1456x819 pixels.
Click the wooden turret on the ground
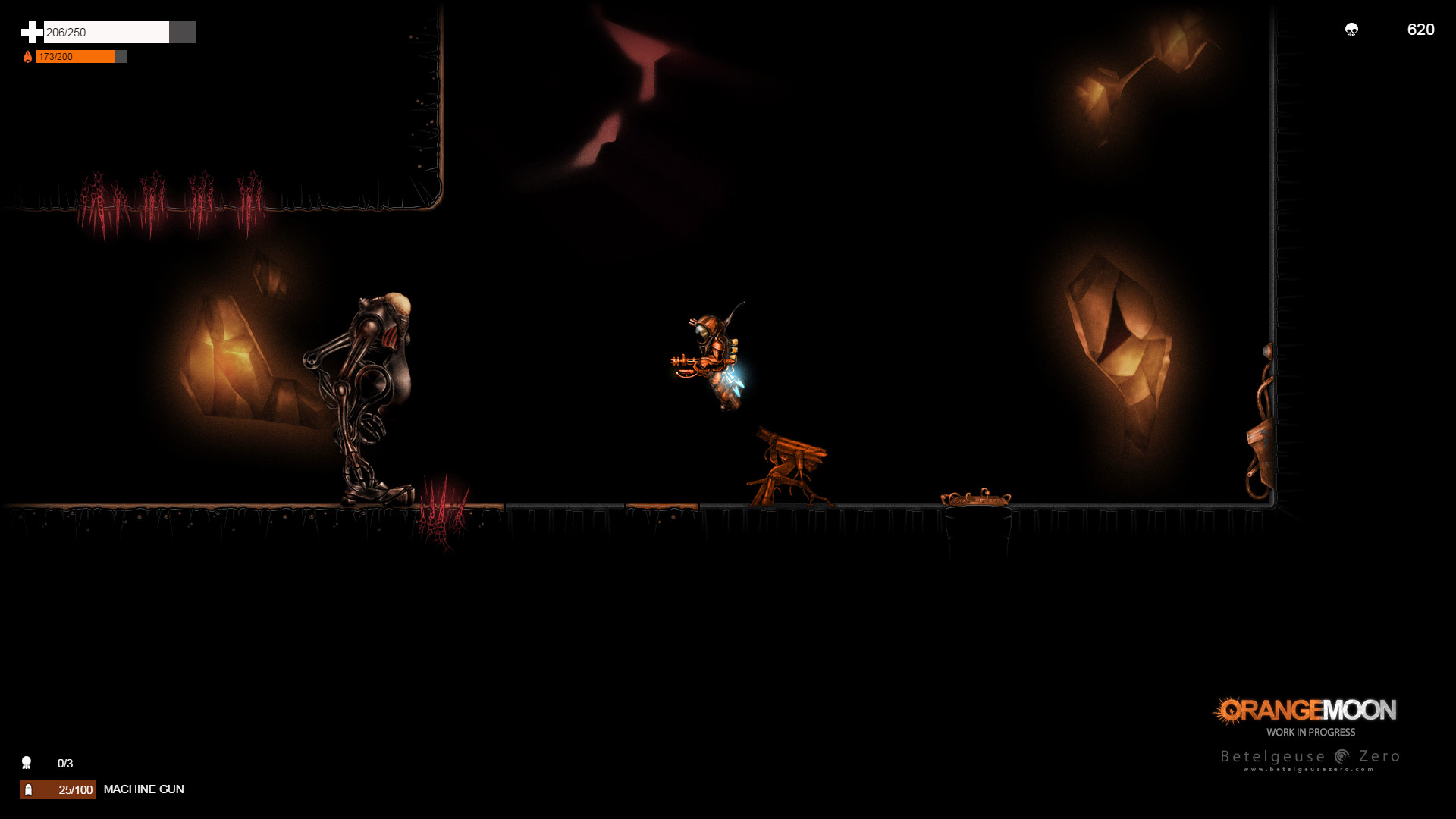(x=789, y=463)
